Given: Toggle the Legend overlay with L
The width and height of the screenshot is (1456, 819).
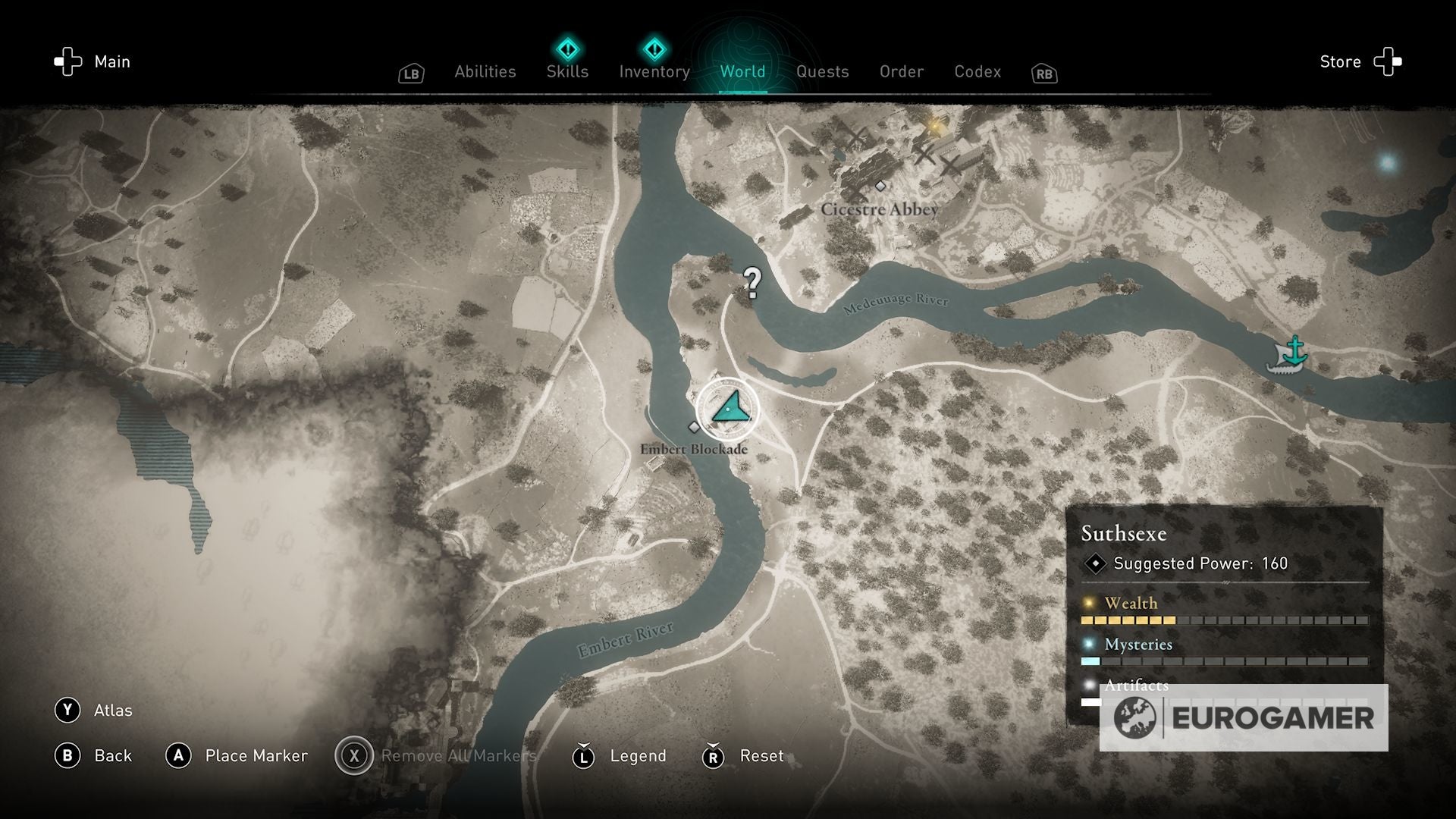Looking at the screenshot, I should pos(583,756).
